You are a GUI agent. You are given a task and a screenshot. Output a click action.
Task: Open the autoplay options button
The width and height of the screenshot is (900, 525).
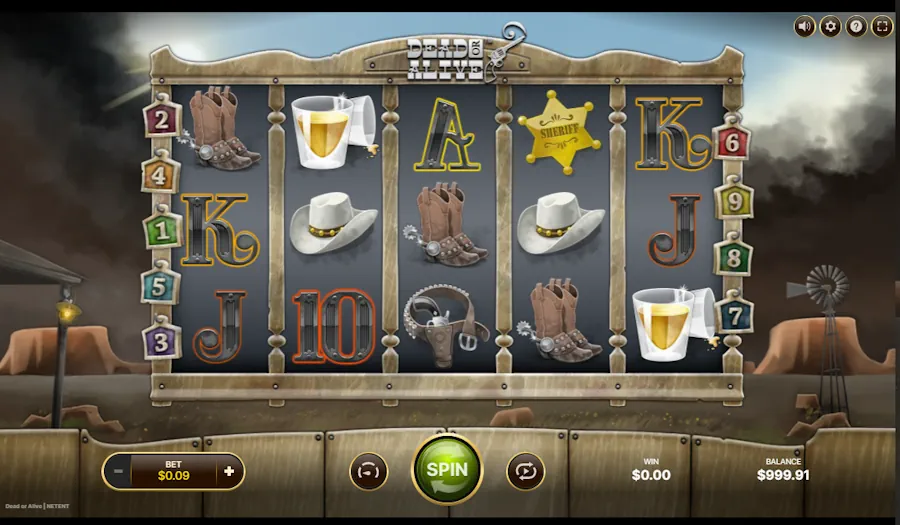coord(525,471)
